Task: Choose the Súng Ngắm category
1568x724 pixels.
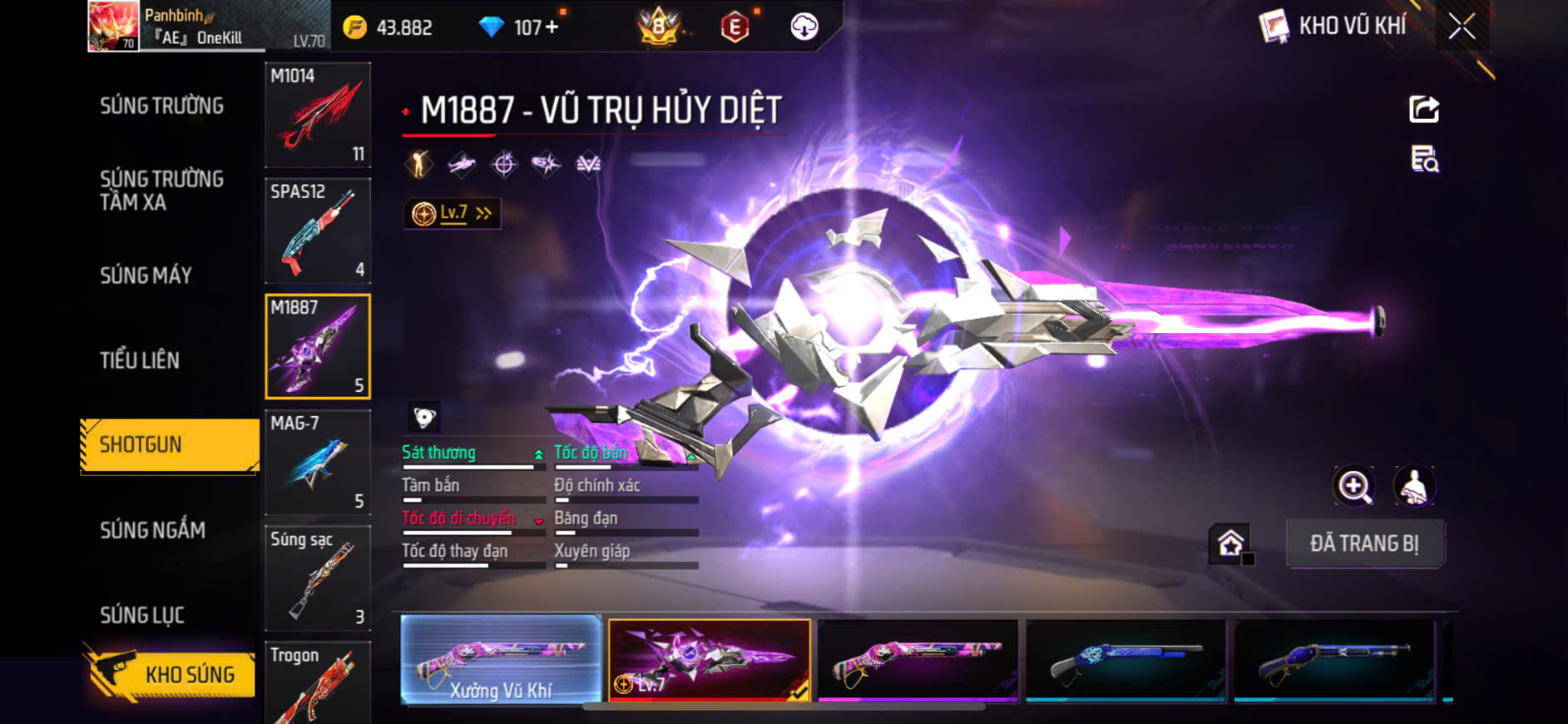Action: 153,530
